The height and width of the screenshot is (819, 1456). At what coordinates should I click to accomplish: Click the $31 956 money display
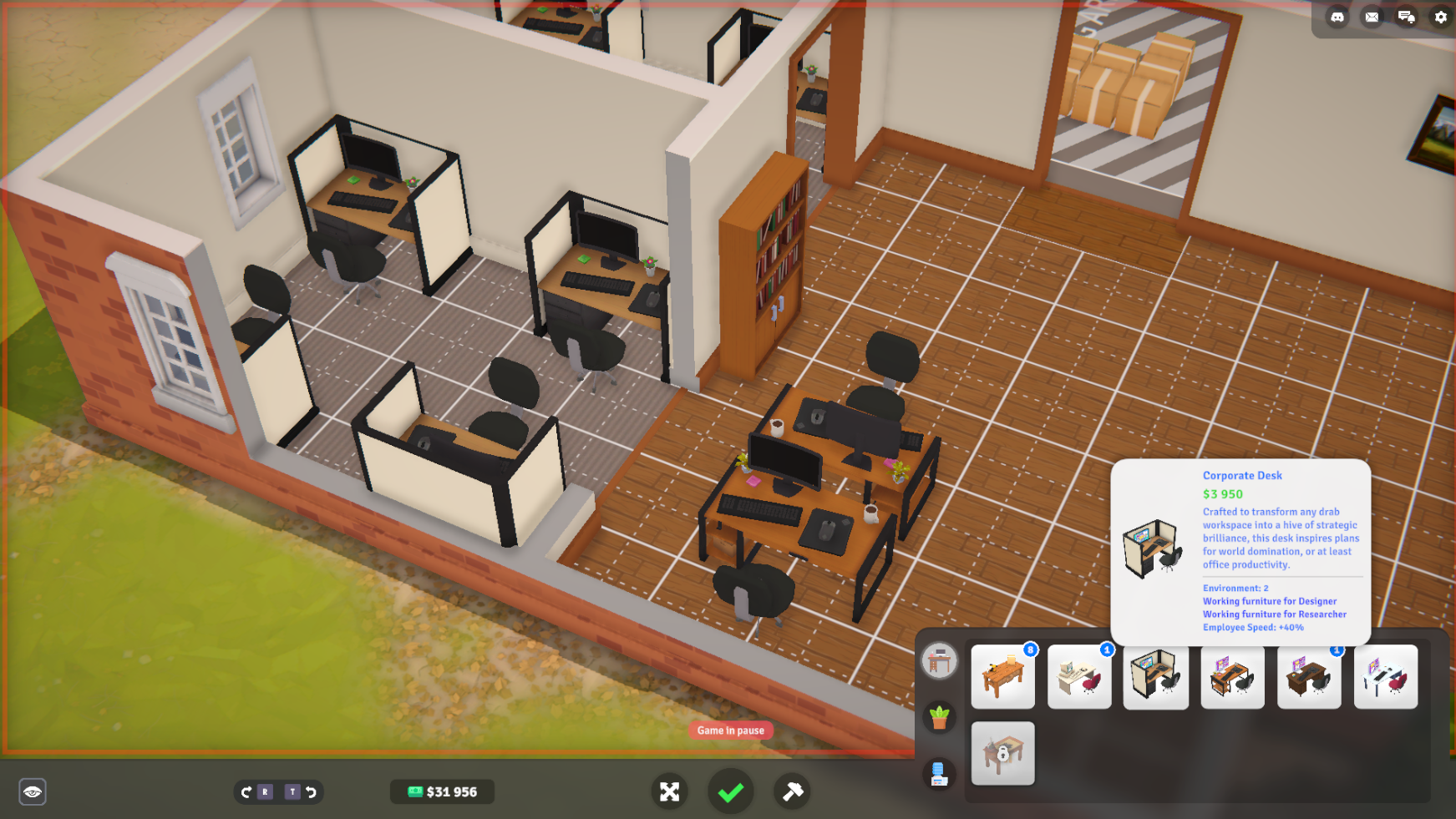442,791
